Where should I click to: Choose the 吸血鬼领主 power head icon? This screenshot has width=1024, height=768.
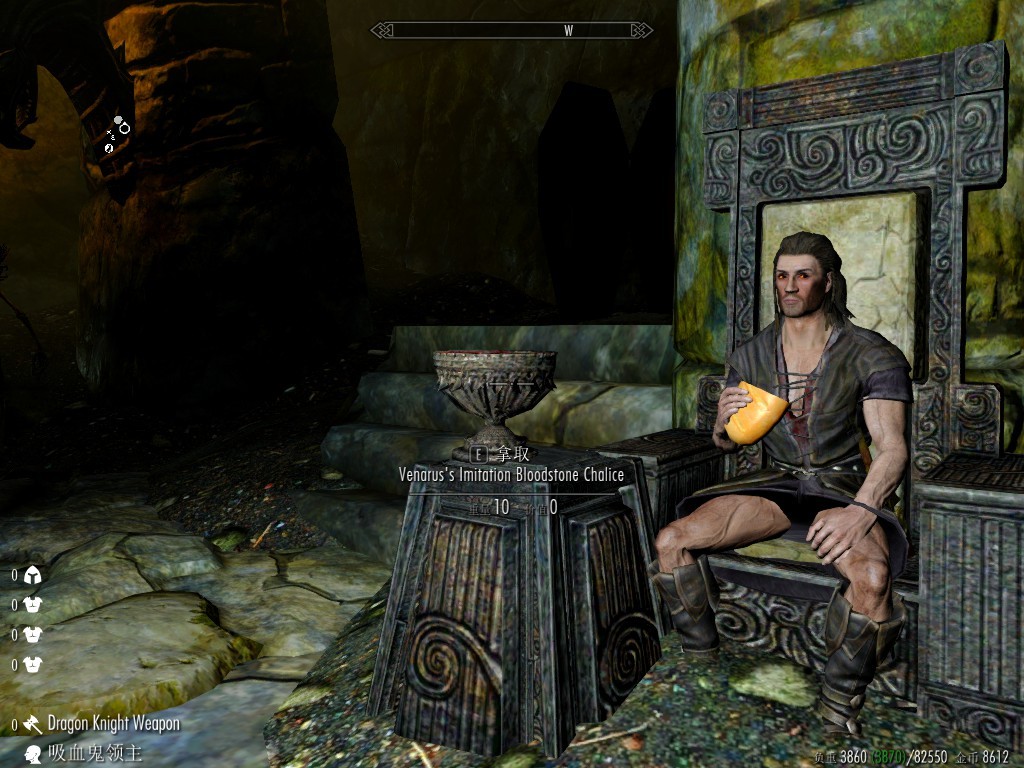click(33, 753)
